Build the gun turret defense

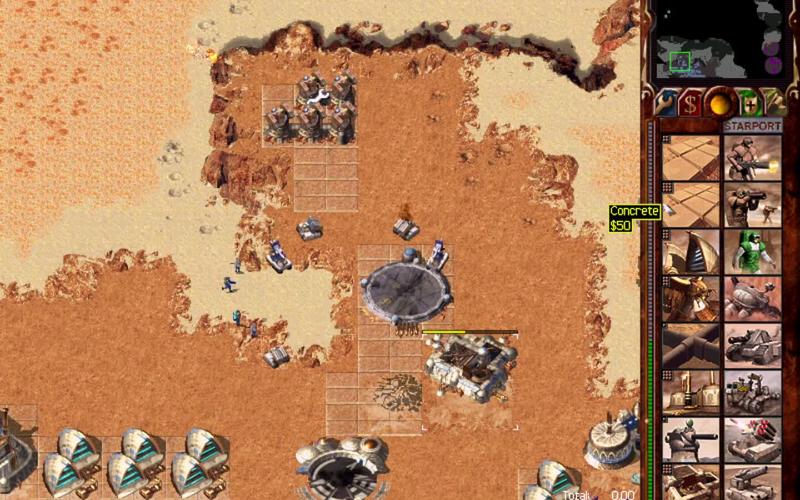point(690,439)
